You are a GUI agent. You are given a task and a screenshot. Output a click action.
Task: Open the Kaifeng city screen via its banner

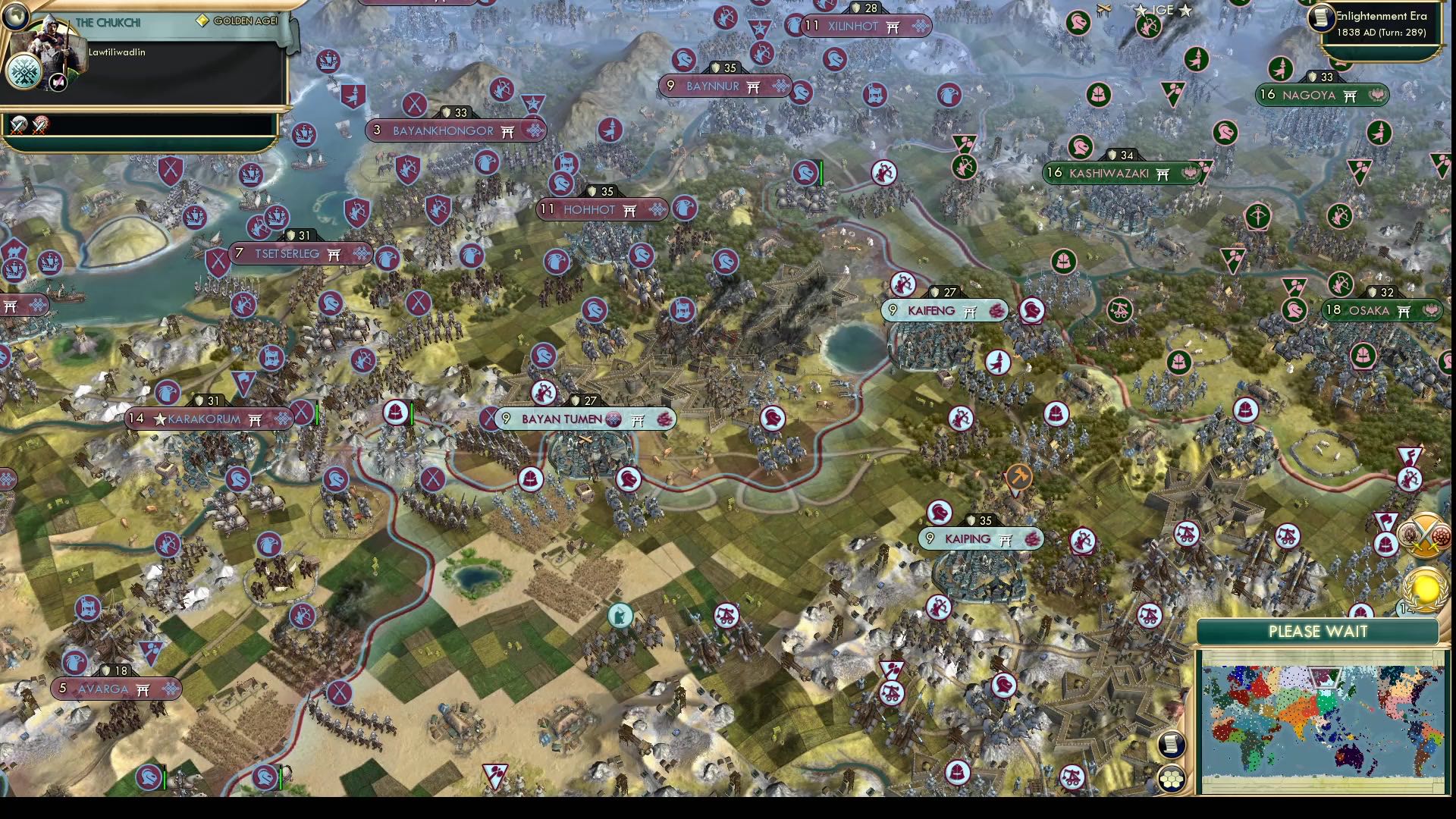pyautogui.click(x=944, y=310)
